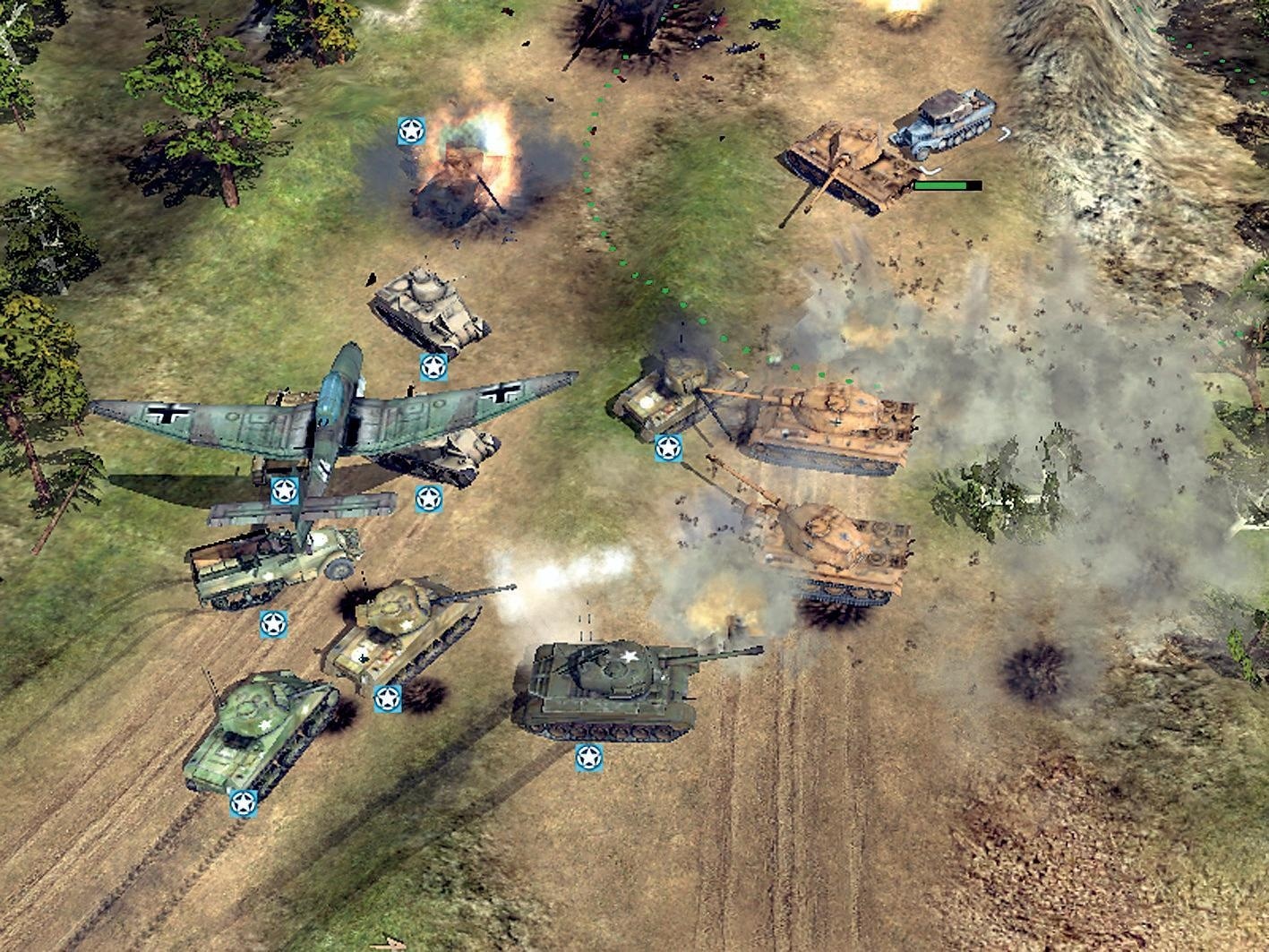Click the star badge of the camouflaged Sherman
This screenshot has width=1269, height=952.
pos(389,699)
